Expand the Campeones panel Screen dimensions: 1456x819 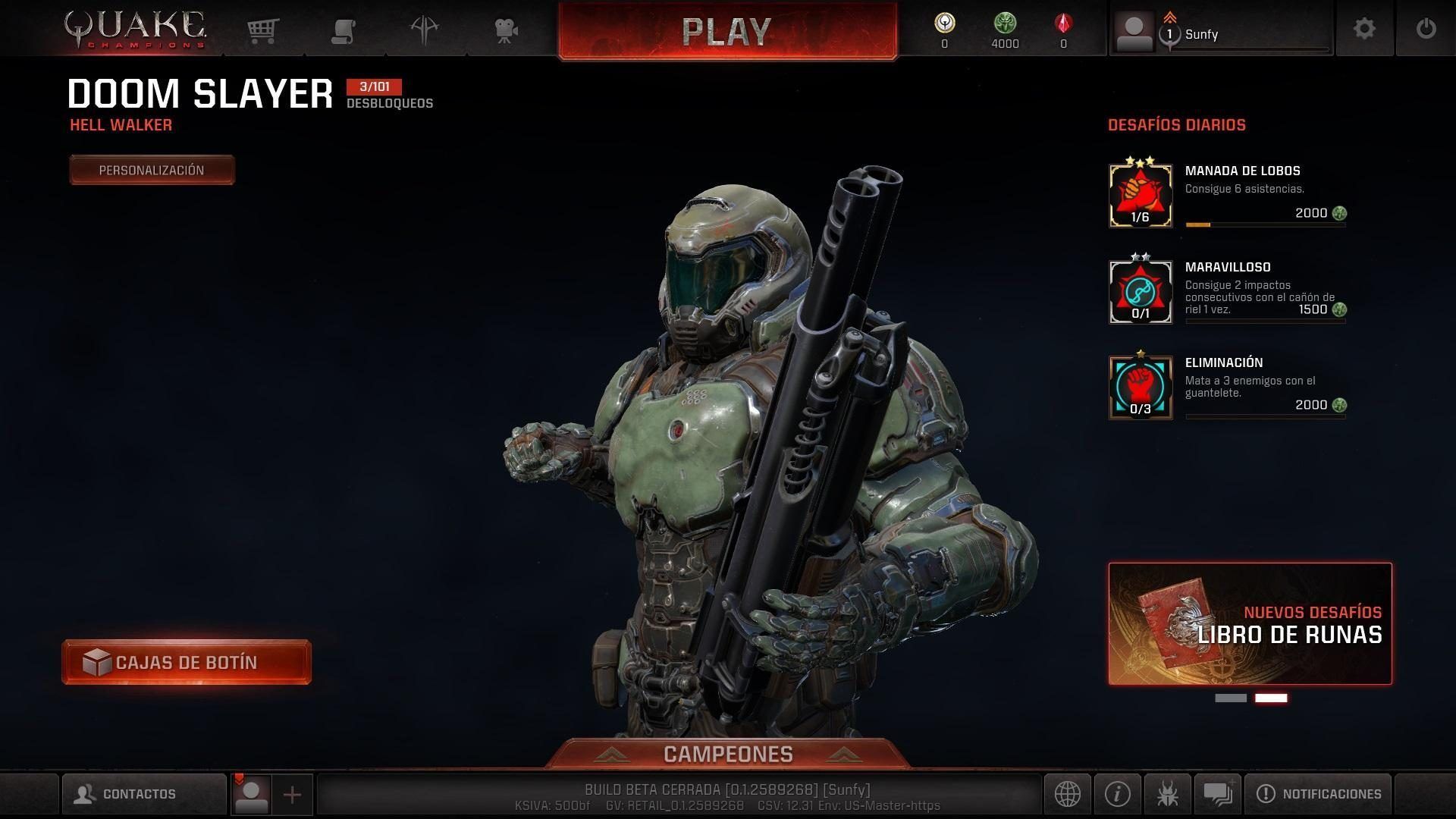pos(728,754)
